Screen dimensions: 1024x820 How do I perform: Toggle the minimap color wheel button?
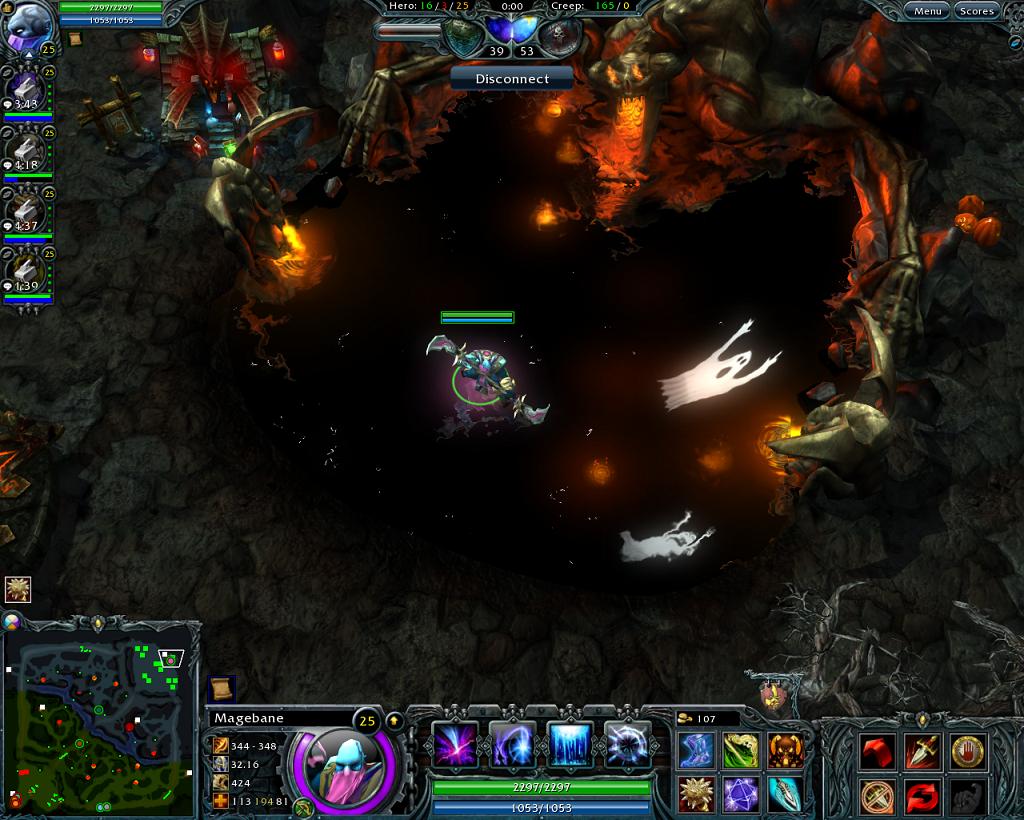click(12, 621)
